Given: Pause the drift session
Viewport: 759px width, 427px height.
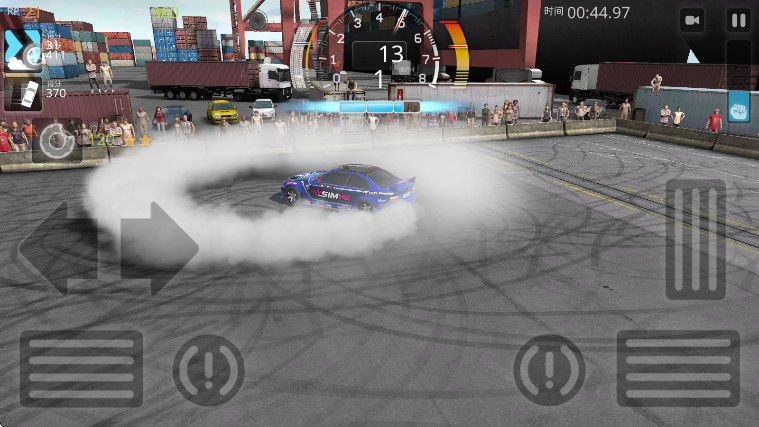Looking at the screenshot, I should pyautogui.click(x=738, y=20).
